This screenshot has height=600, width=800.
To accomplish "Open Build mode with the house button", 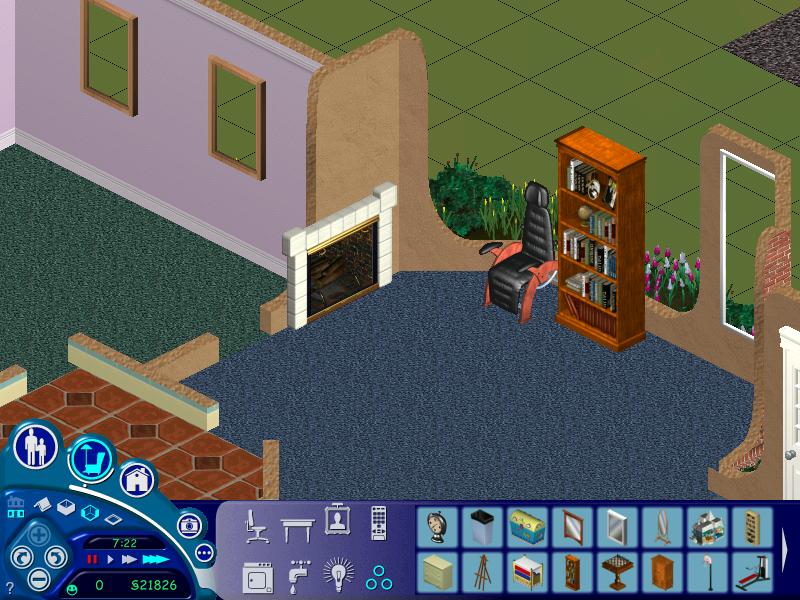I will 137,478.
